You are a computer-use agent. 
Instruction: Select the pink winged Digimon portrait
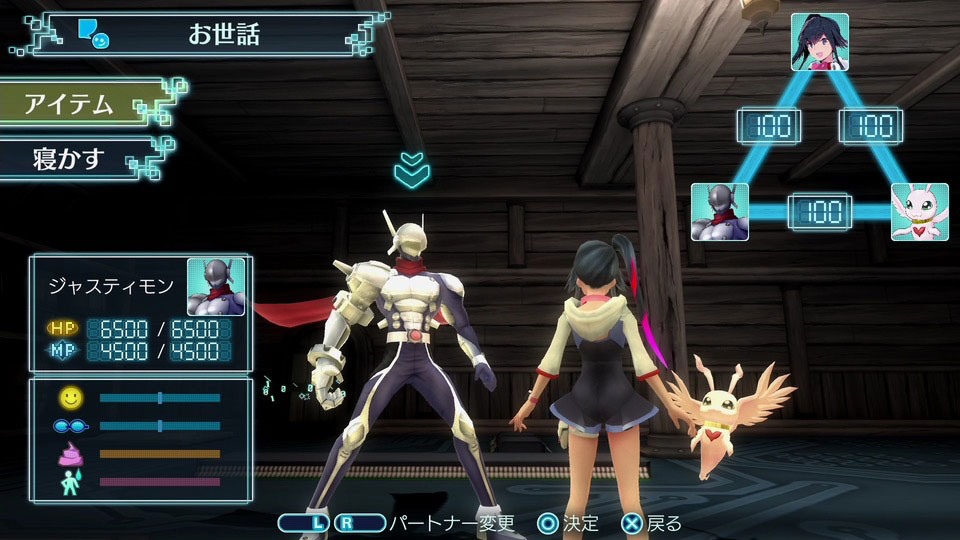click(x=920, y=211)
